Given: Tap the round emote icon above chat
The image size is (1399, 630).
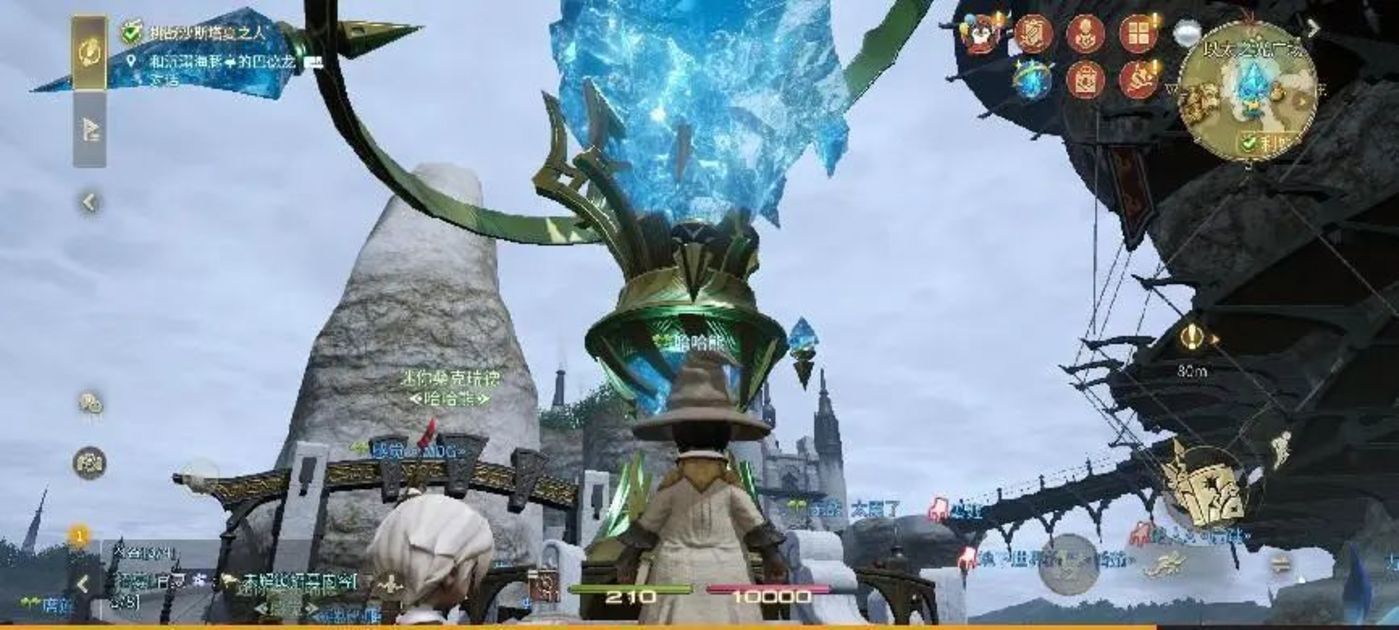Looking at the screenshot, I should tap(90, 462).
